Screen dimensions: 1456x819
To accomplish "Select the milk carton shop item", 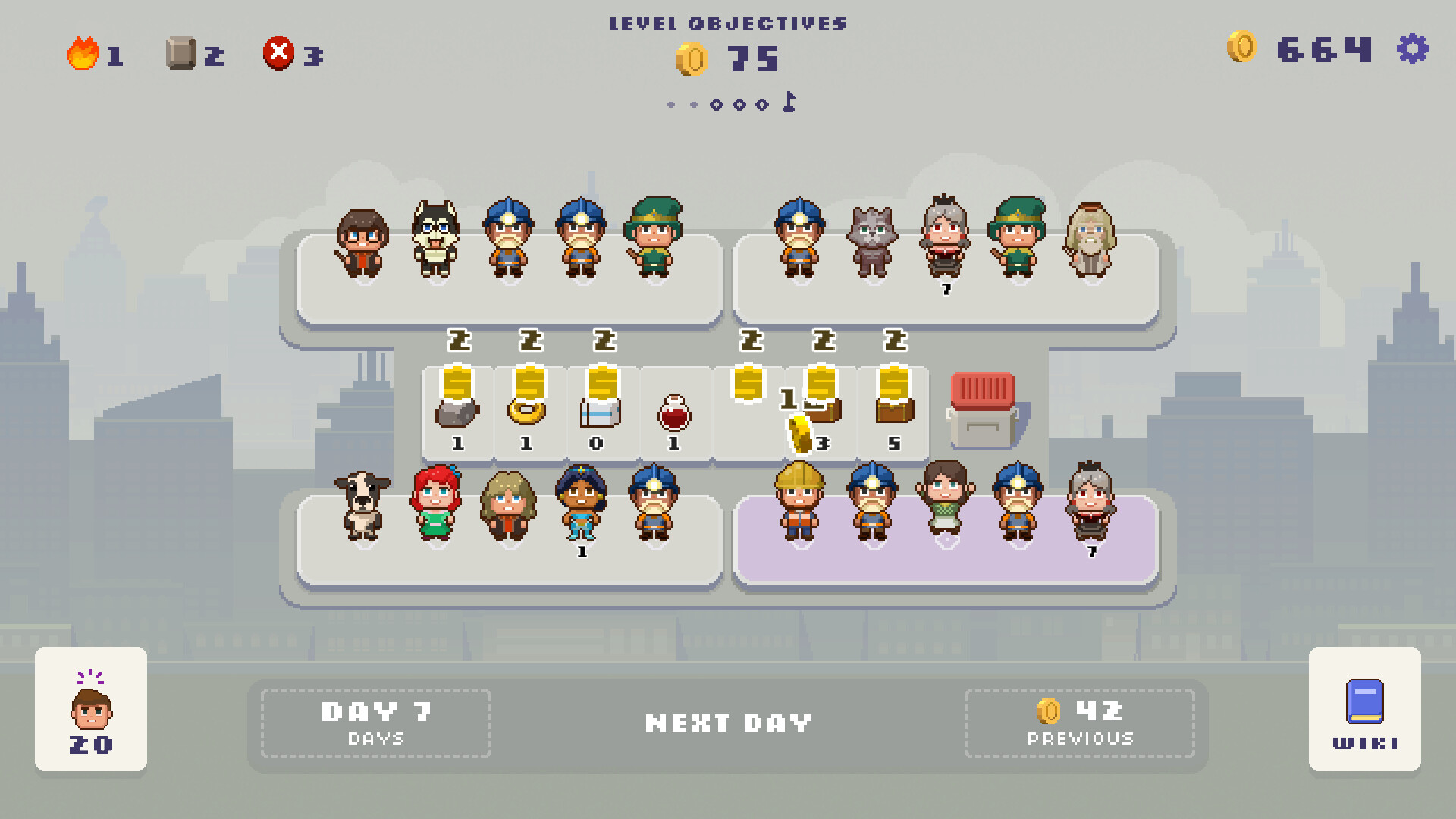I will (x=598, y=415).
